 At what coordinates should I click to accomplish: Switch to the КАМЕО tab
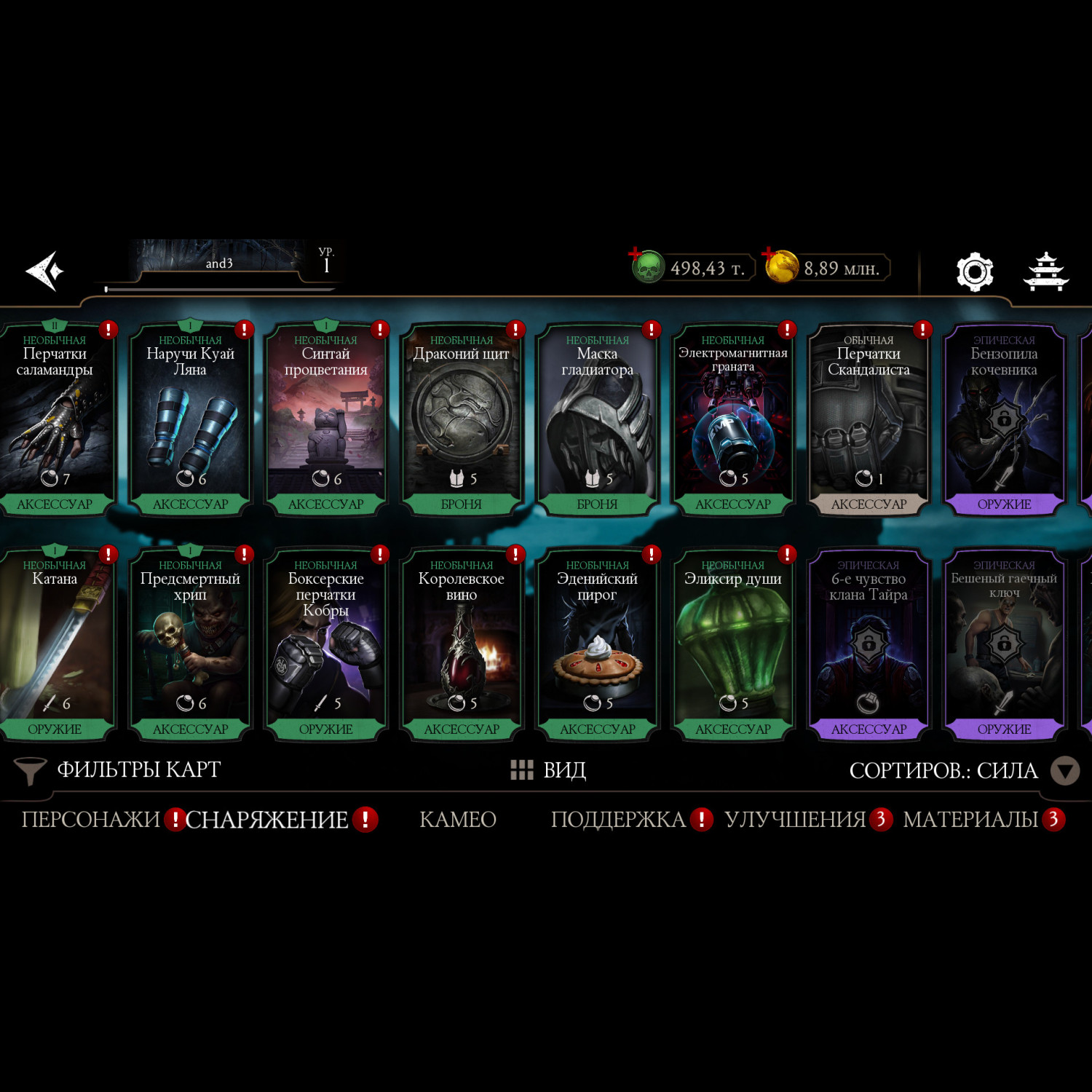(458, 820)
